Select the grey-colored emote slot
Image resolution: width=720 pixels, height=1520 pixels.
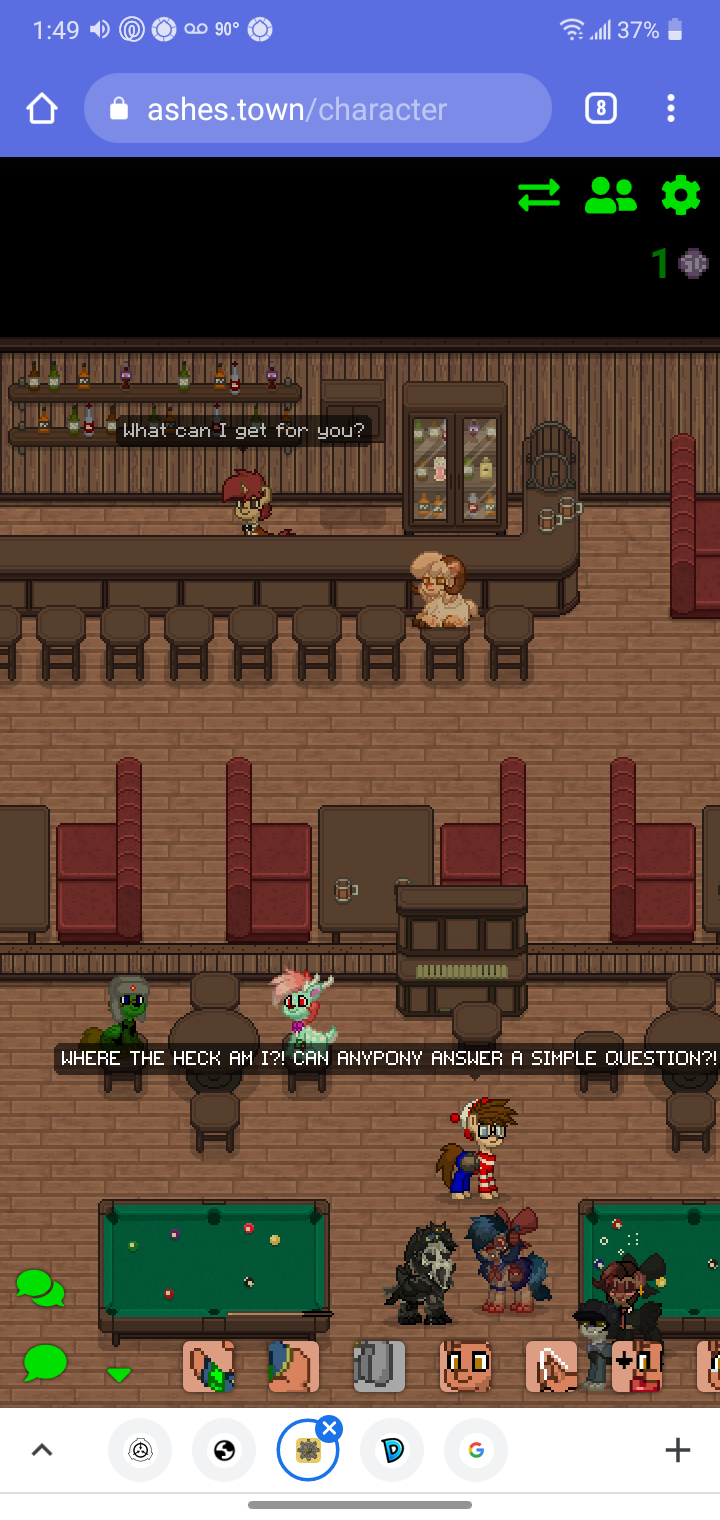click(379, 1366)
